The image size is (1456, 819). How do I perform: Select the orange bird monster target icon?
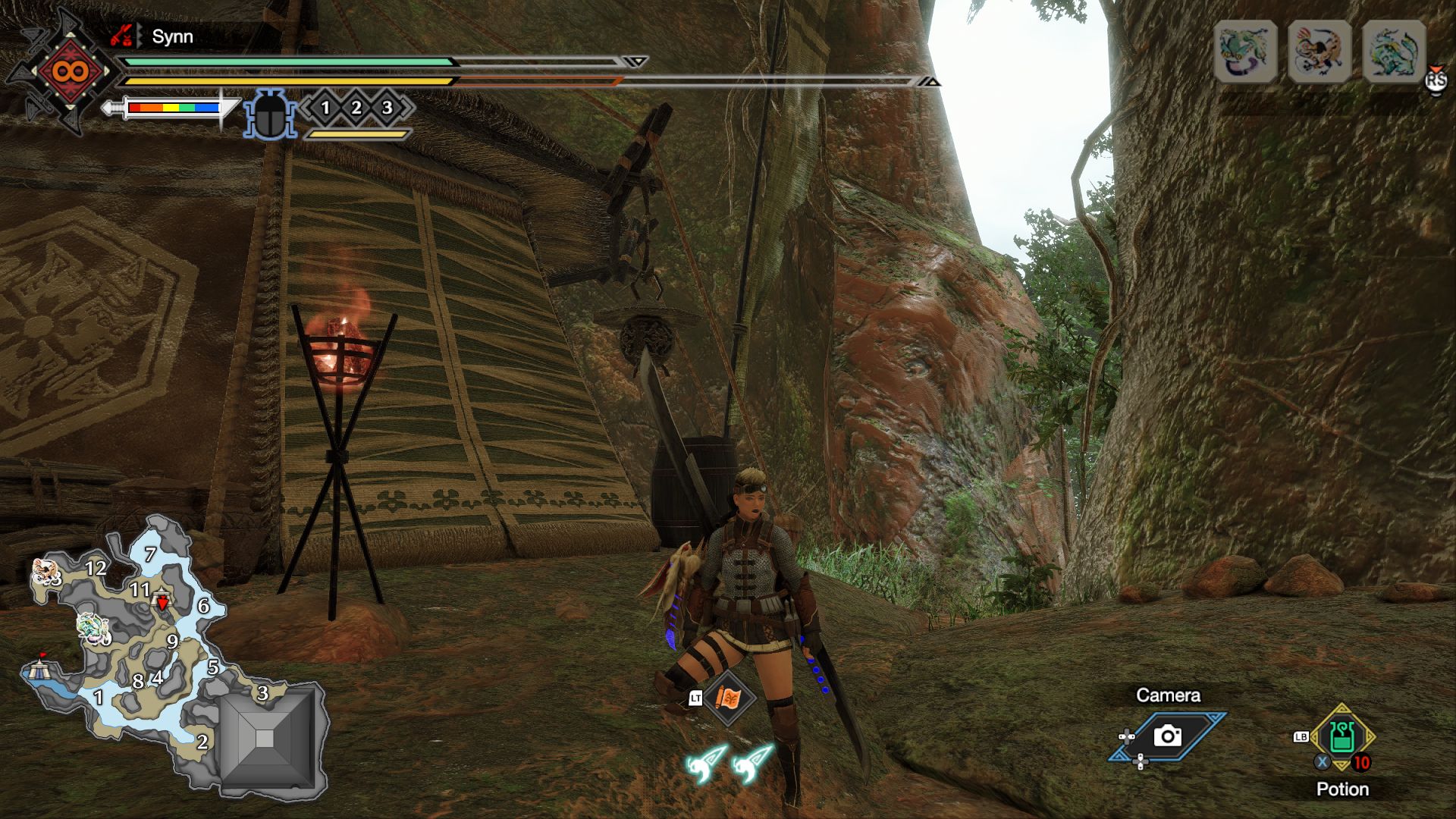point(1319,52)
